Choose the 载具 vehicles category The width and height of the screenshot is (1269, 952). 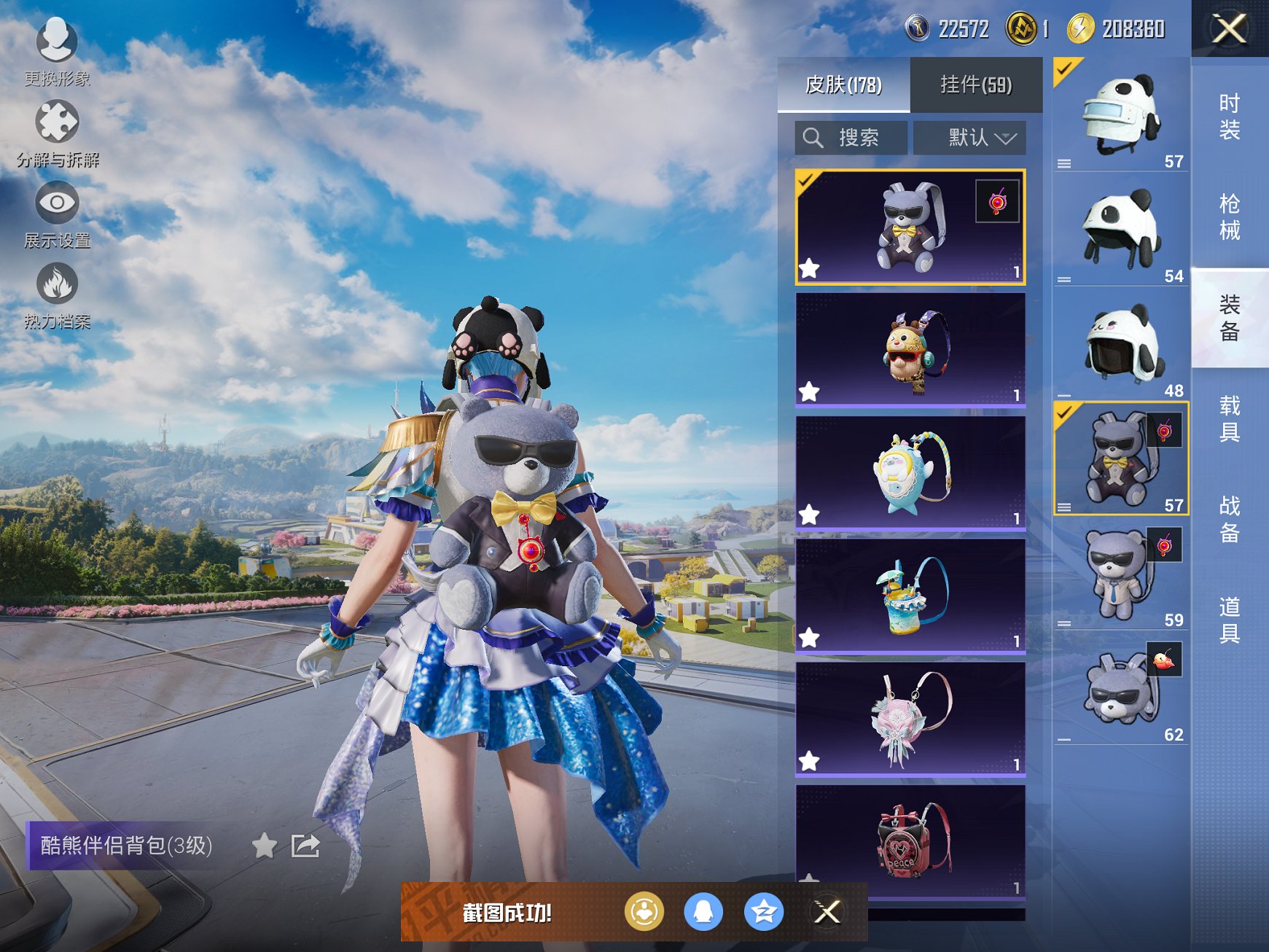point(1229,418)
